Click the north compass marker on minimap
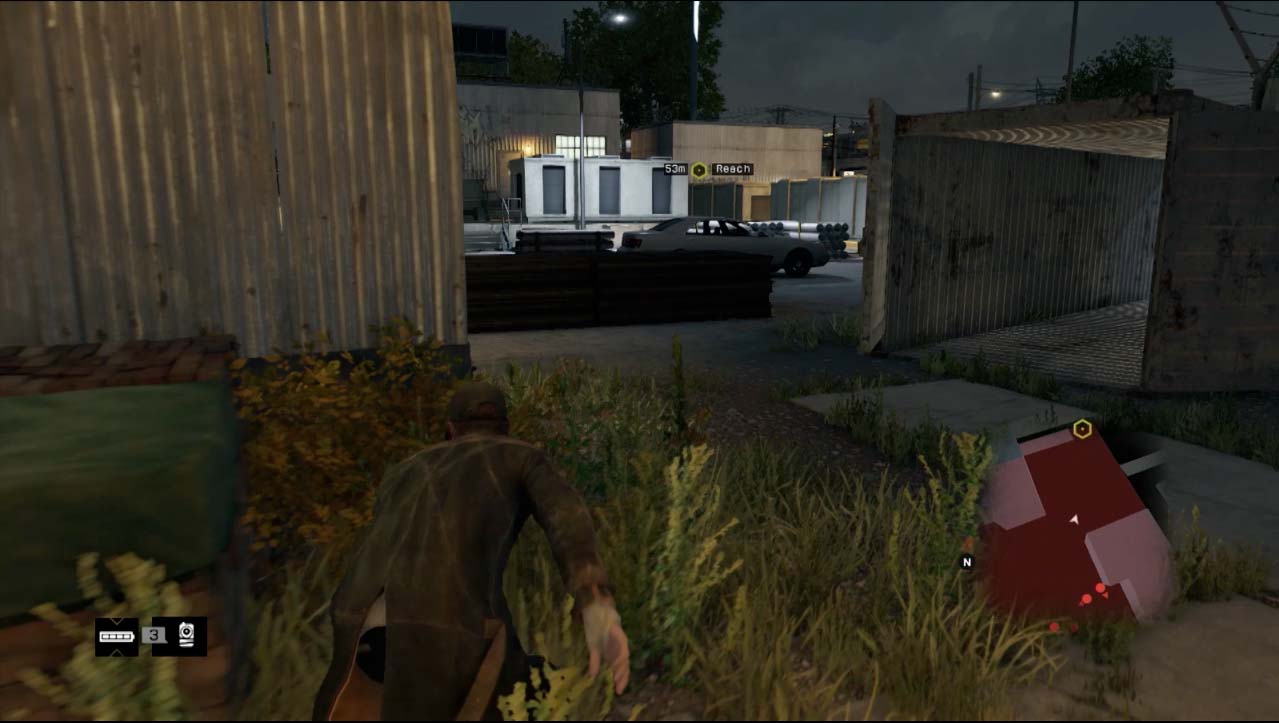 (x=966, y=562)
